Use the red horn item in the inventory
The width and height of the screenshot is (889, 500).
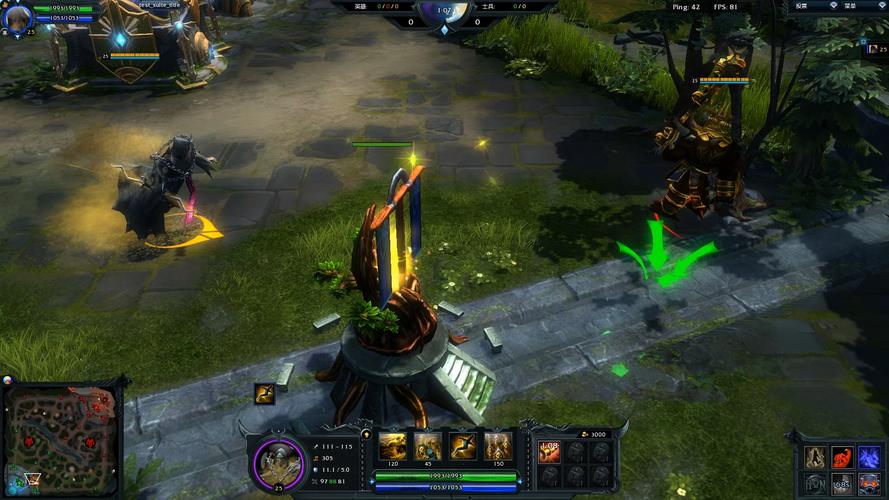click(549, 451)
